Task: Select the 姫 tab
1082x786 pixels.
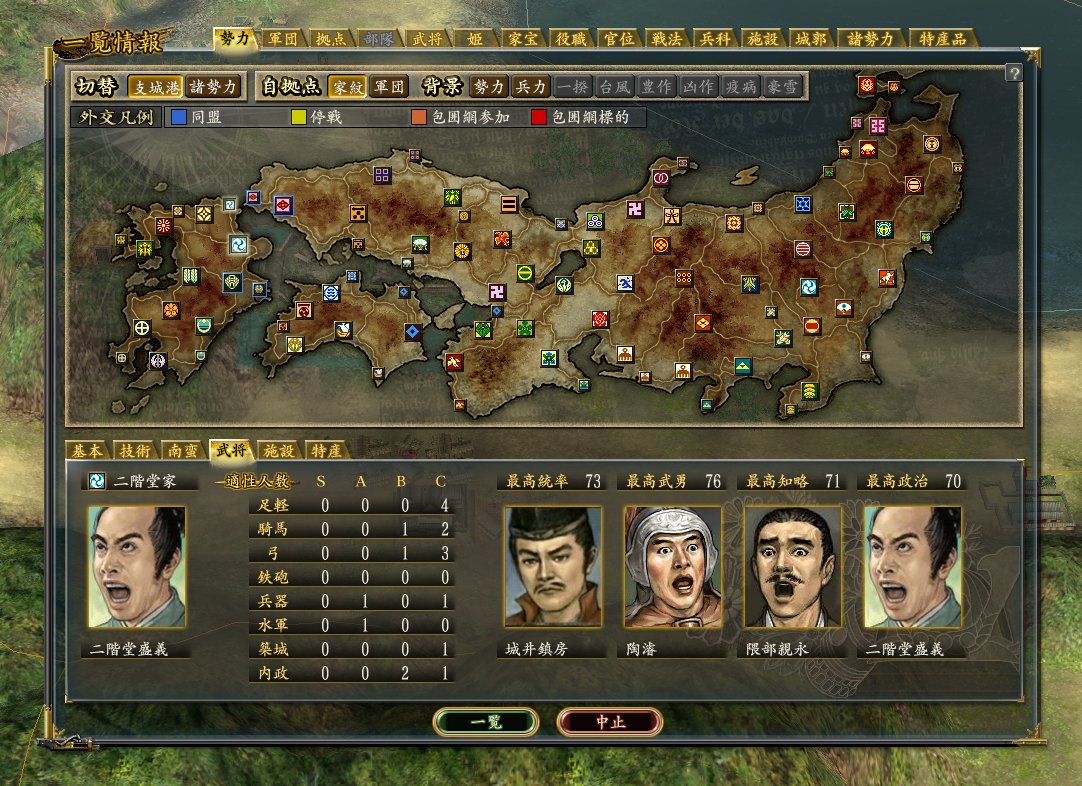Action: 474,39
